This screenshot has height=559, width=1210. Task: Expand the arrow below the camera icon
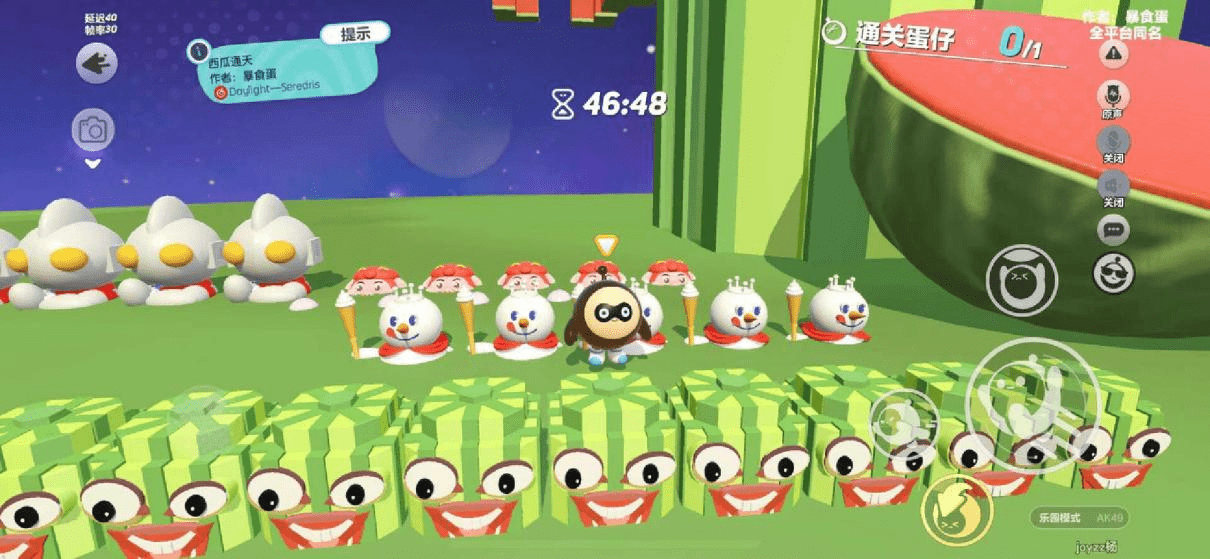93,163
